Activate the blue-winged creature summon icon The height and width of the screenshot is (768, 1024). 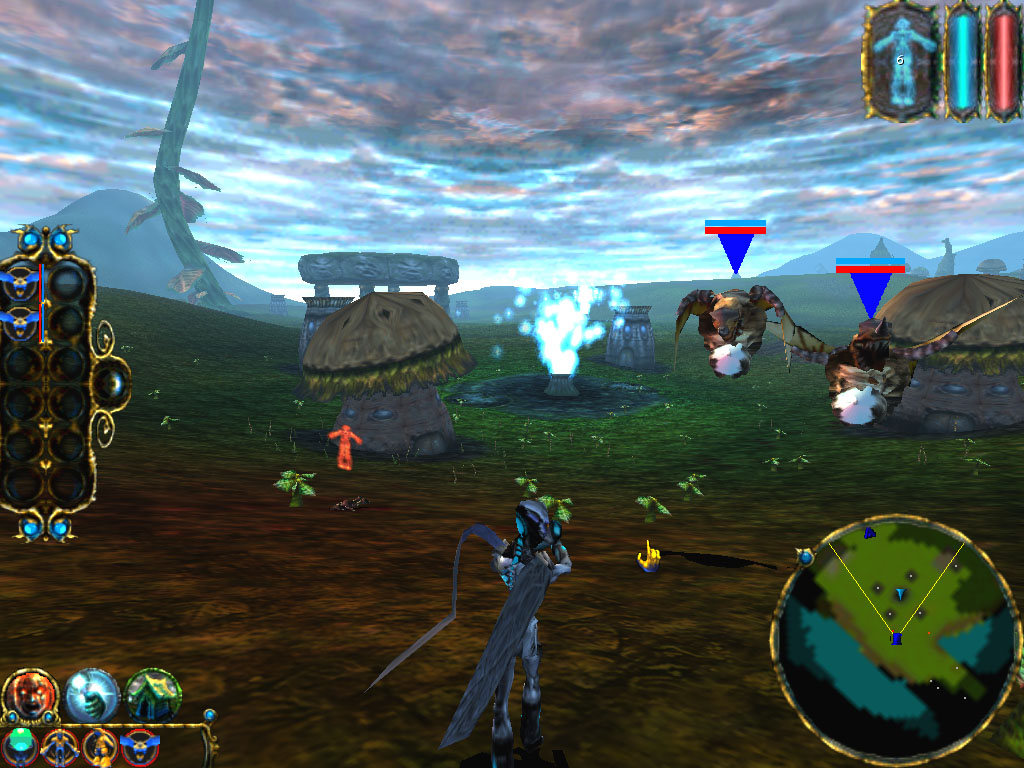[x=140, y=747]
